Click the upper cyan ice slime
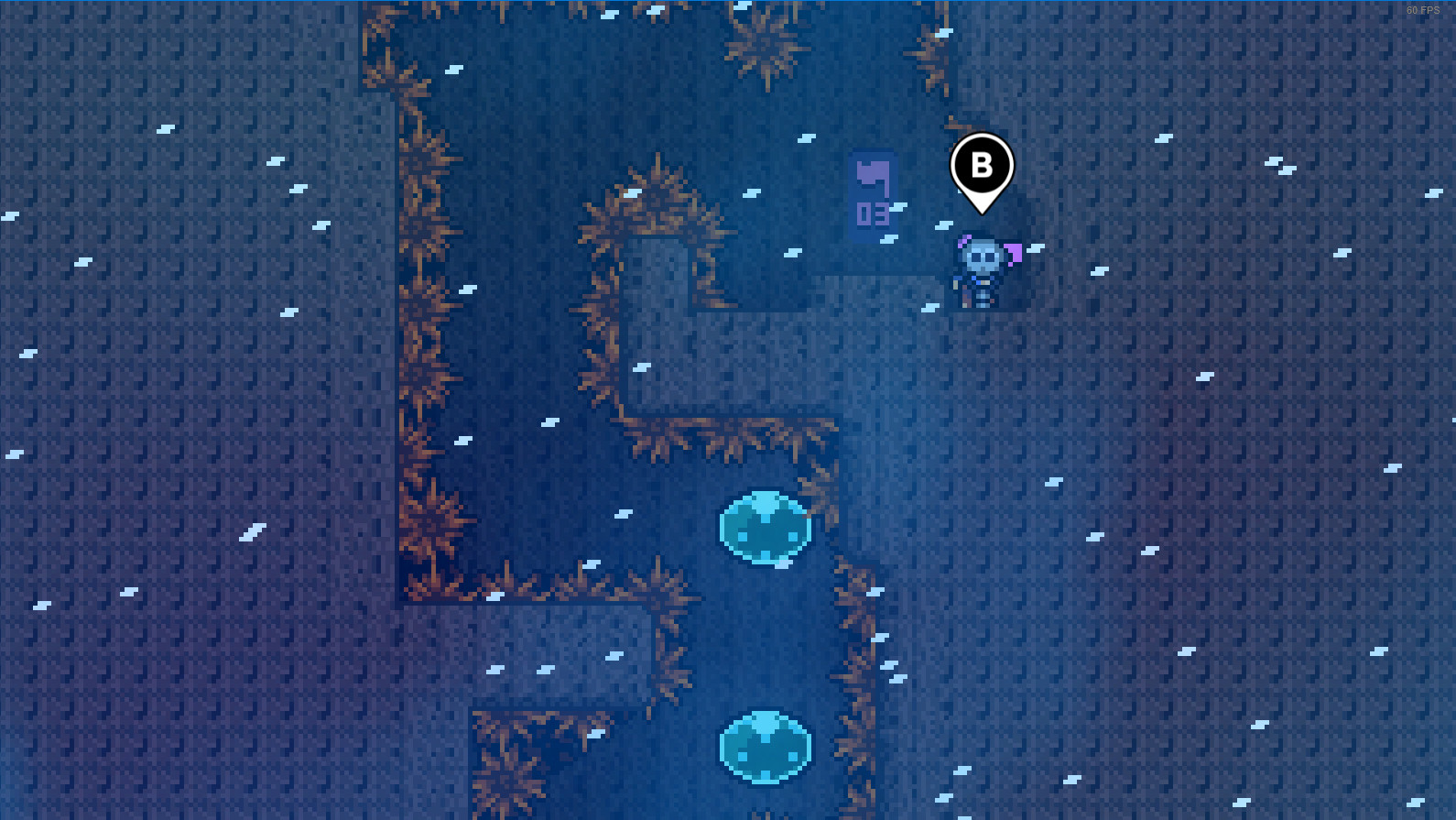The height and width of the screenshot is (820, 1456). (766, 527)
